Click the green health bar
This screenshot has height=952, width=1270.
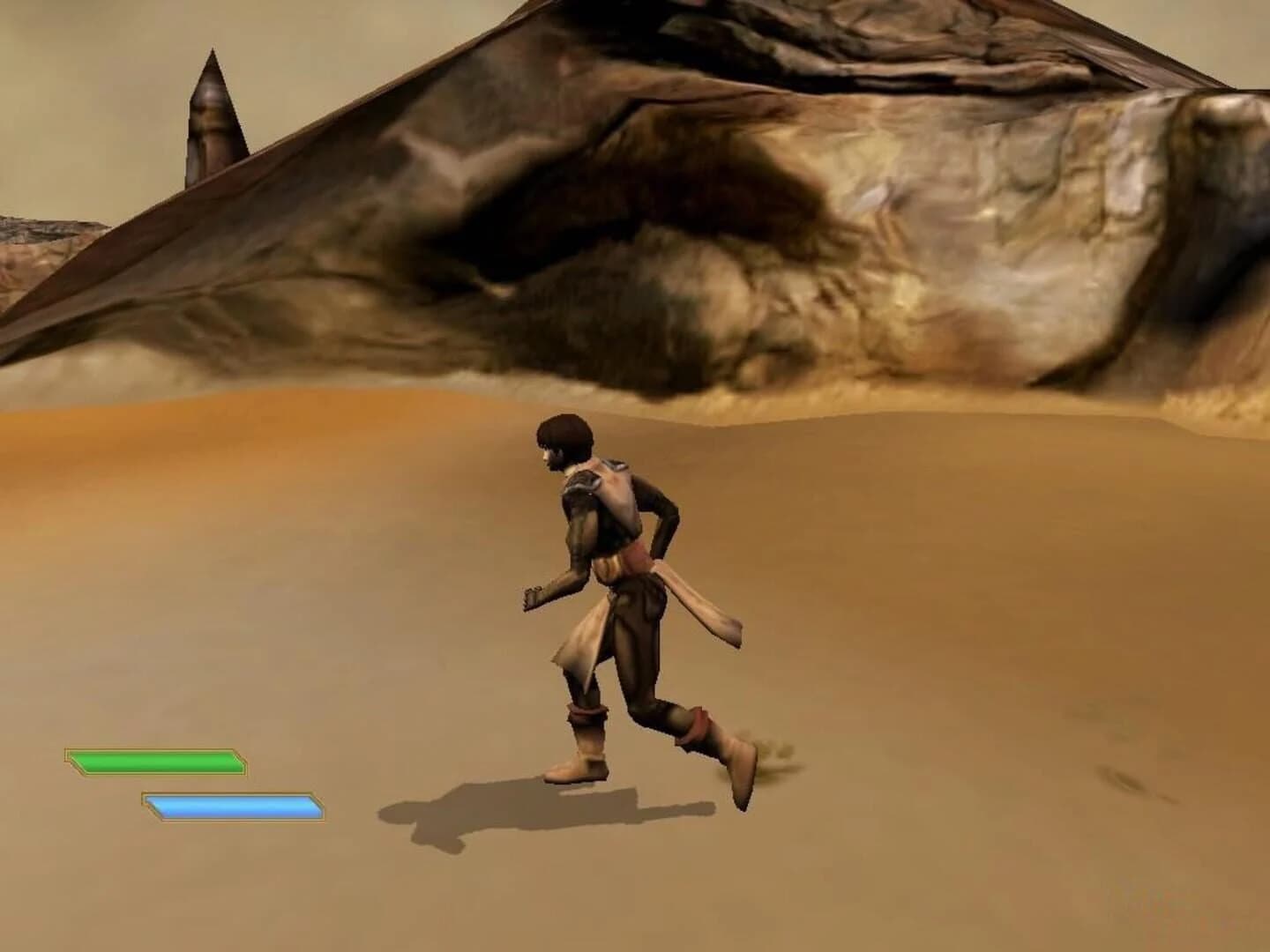click(x=154, y=760)
